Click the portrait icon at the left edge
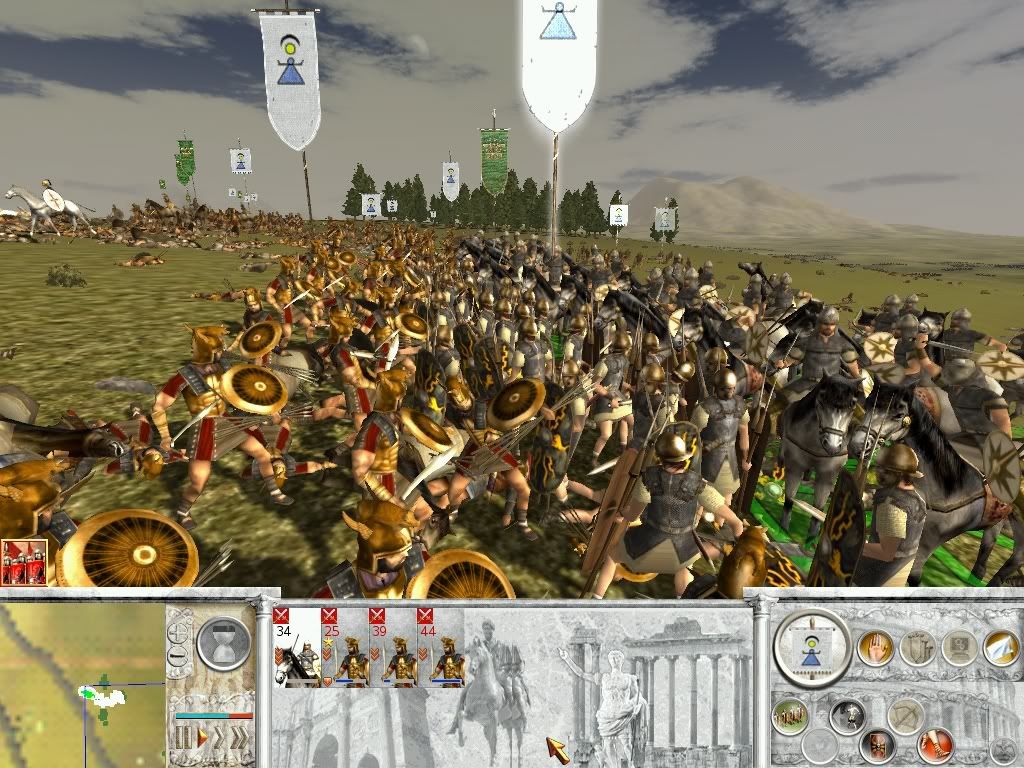Viewport: 1024px width, 768px height. pos(26,561)
